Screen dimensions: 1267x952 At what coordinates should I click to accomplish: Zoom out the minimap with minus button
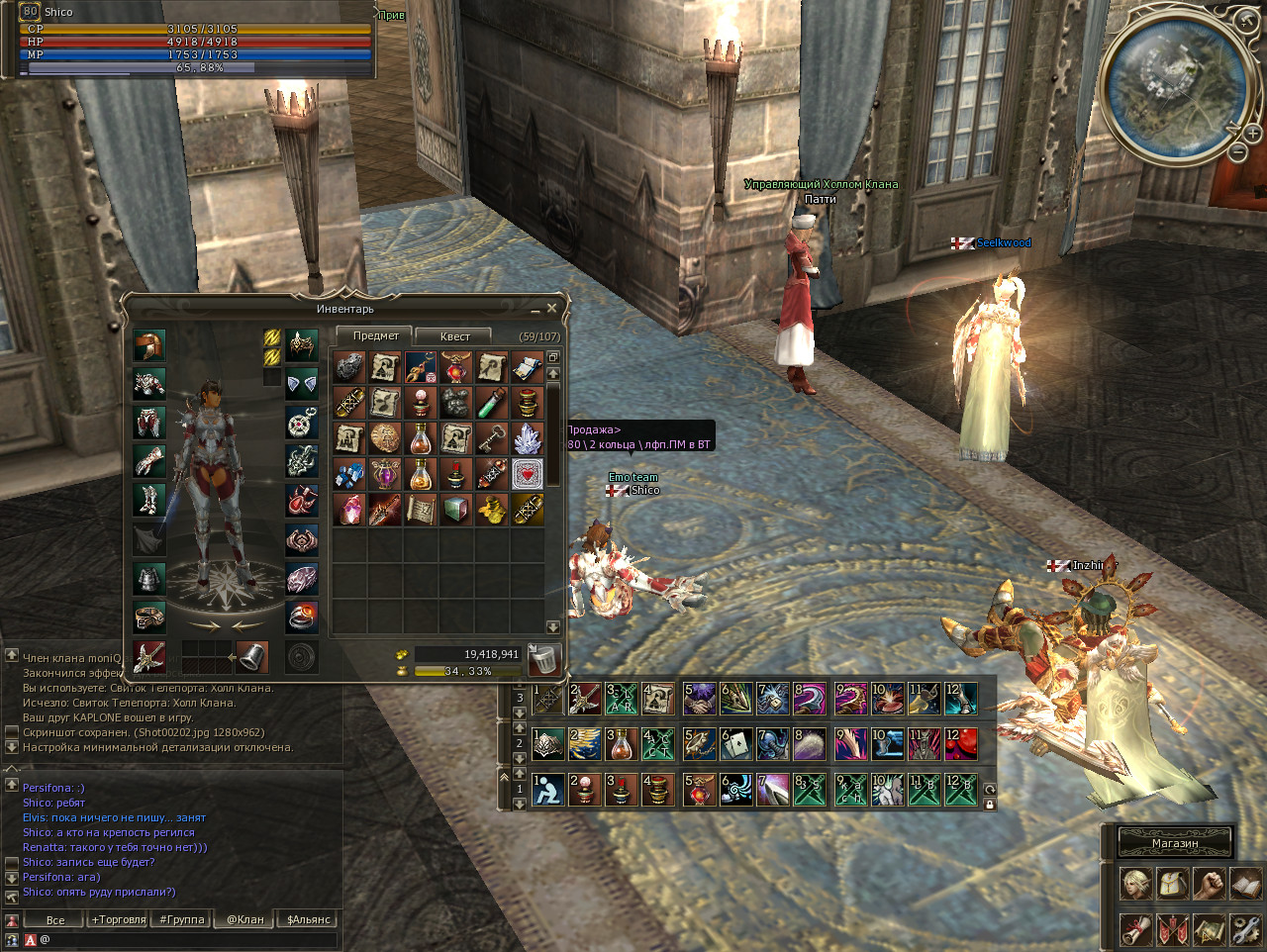[x=1238, y=152]
